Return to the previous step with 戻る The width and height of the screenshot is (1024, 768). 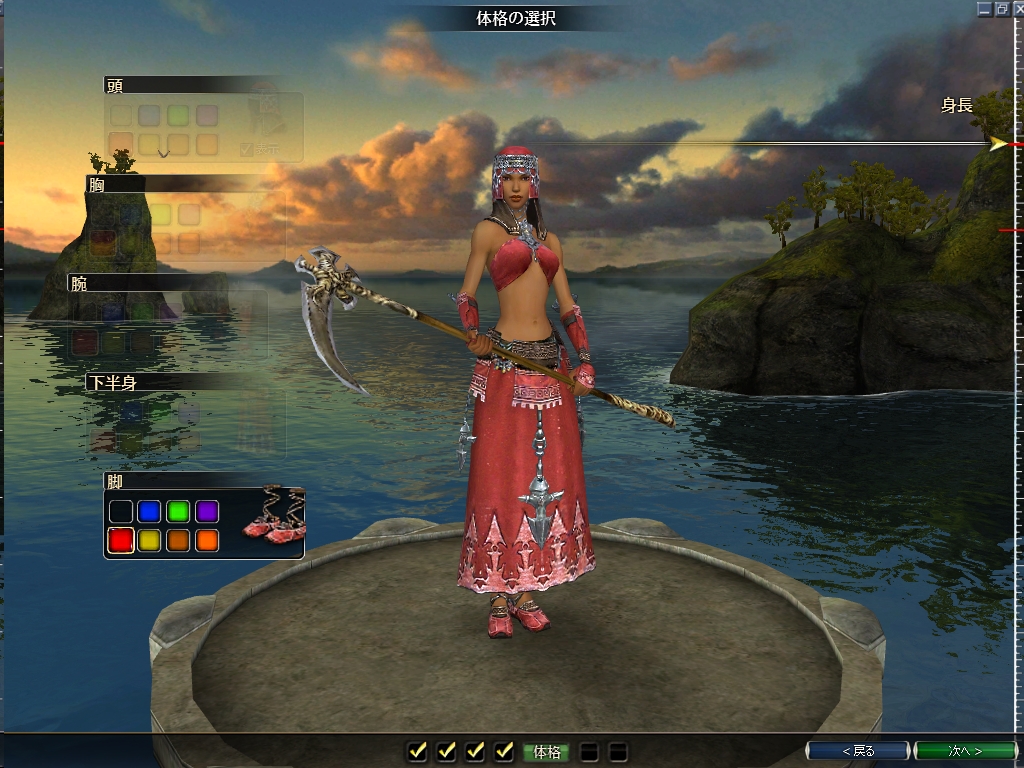pyautogui.click(x=857, y=750)
